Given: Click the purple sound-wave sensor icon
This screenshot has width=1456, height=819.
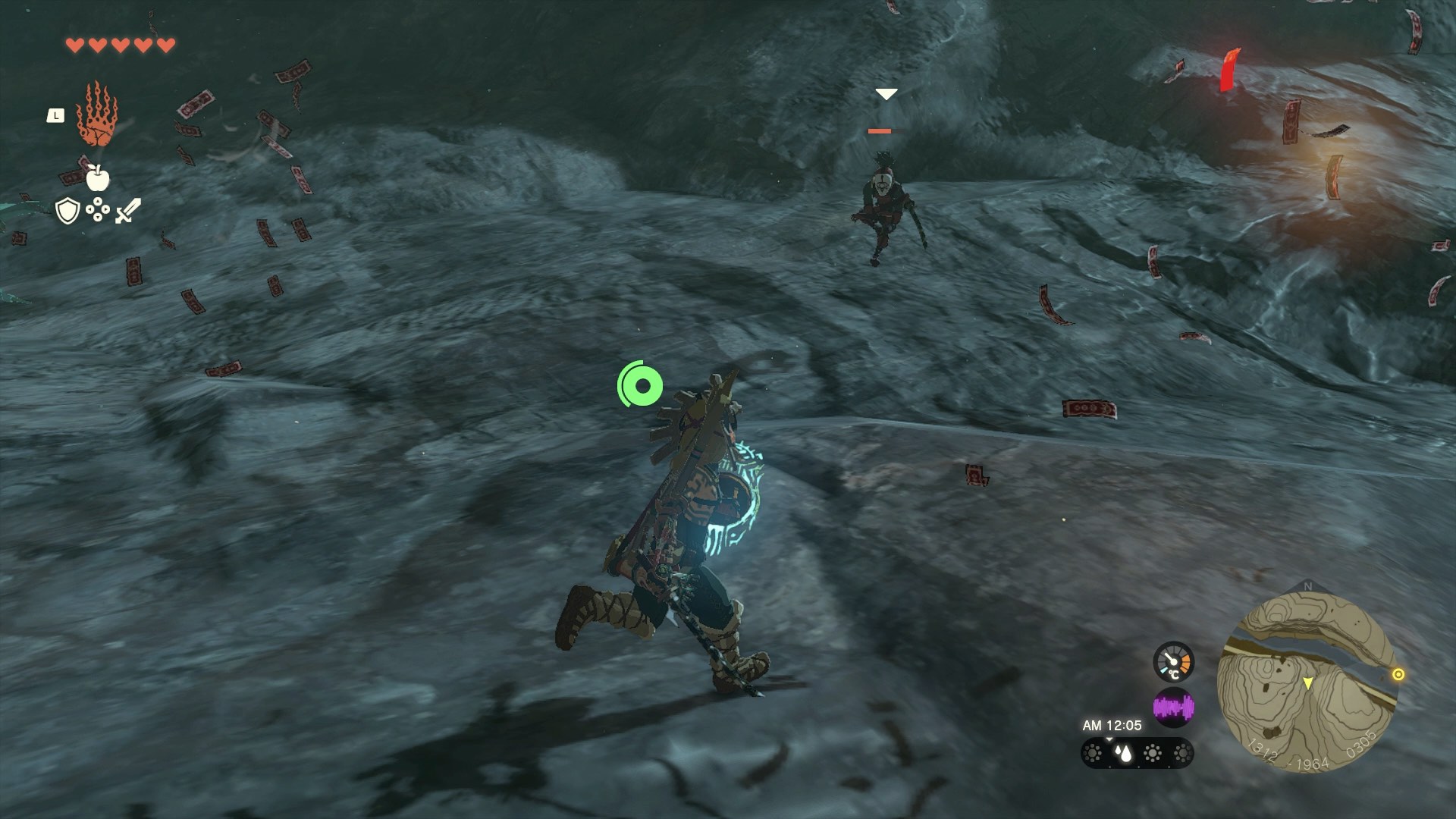Looking at the screenshot, I should [x=1173, y=708].
